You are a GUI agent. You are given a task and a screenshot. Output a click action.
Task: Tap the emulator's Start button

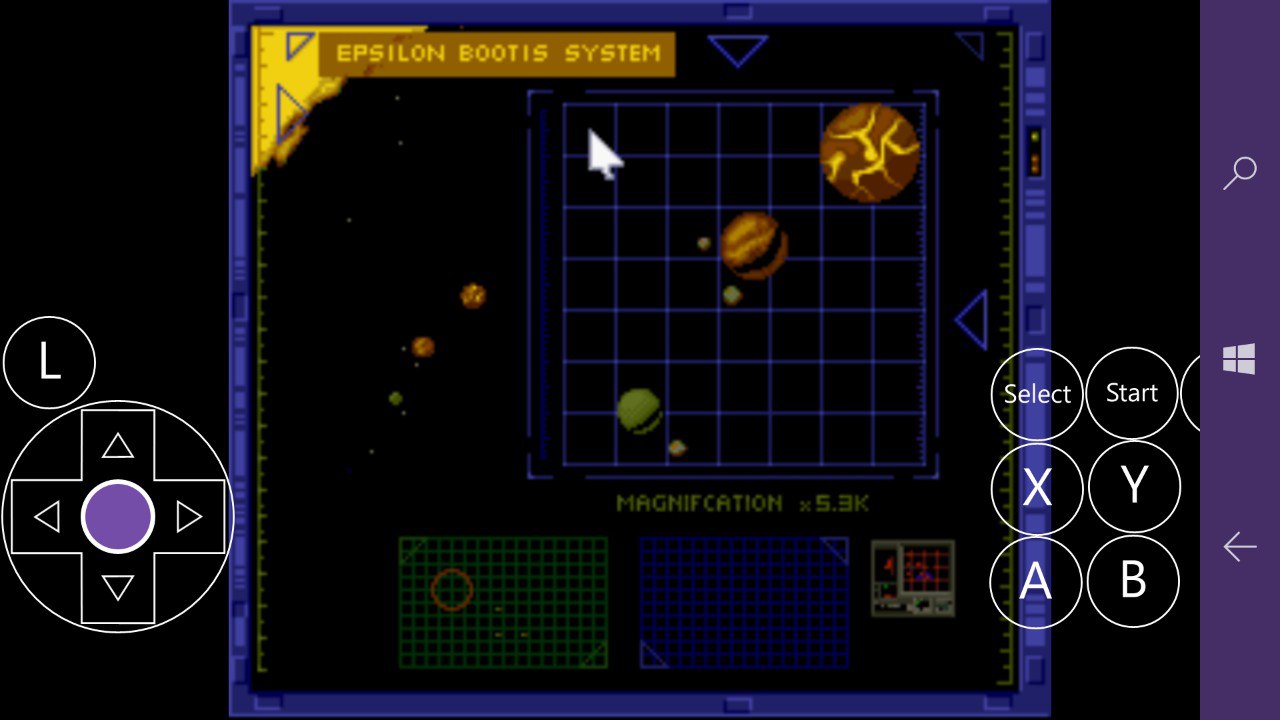1131,393
